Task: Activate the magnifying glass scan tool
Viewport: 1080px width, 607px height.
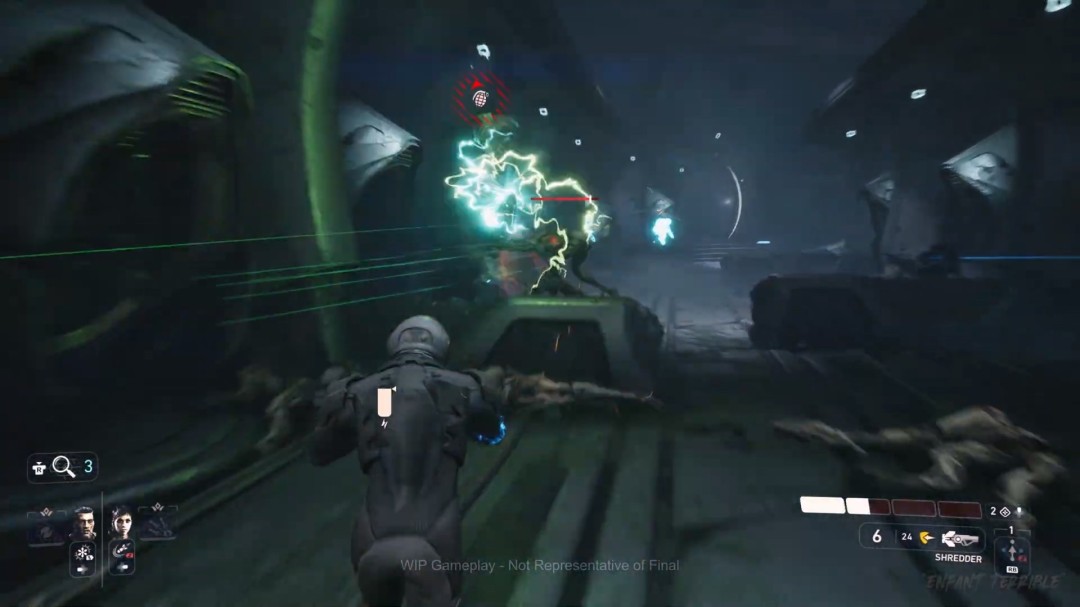Action: point(64,466)
